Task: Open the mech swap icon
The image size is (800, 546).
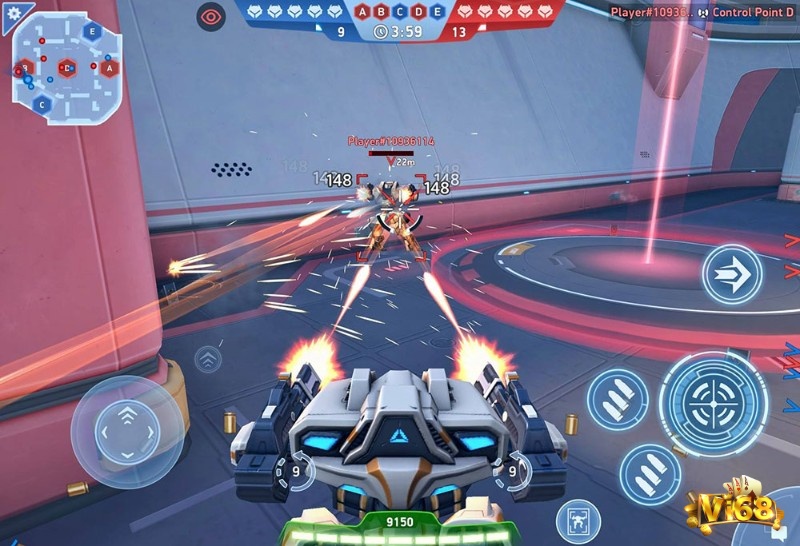Action: [x=577, y=520]
